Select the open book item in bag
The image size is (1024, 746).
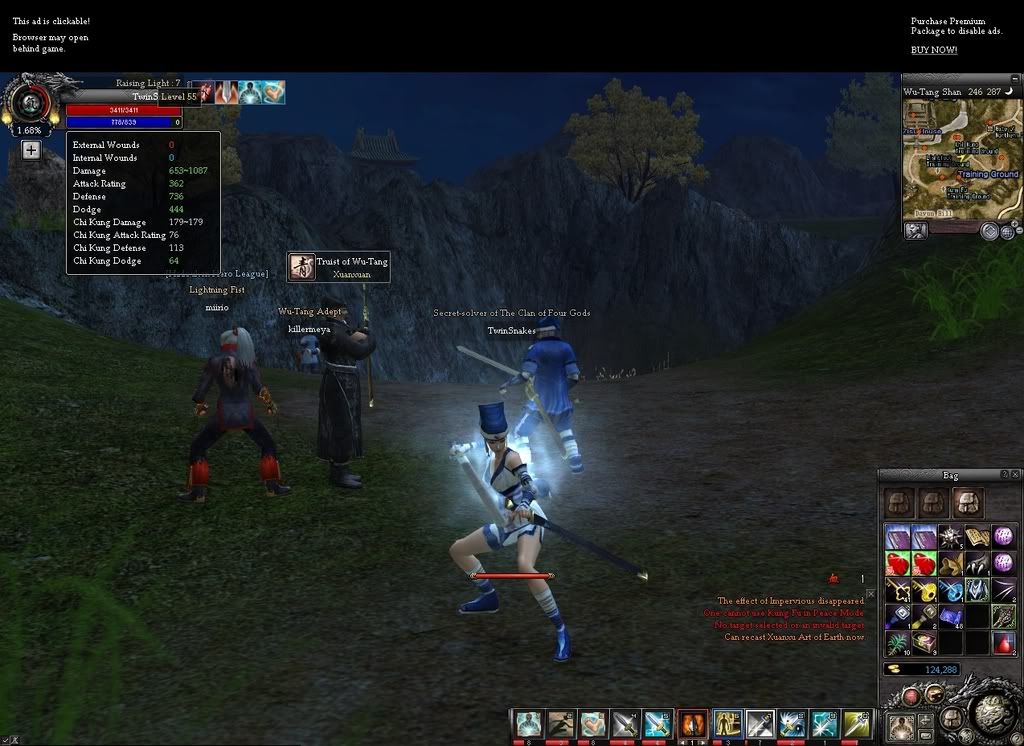tap(977, 537)
